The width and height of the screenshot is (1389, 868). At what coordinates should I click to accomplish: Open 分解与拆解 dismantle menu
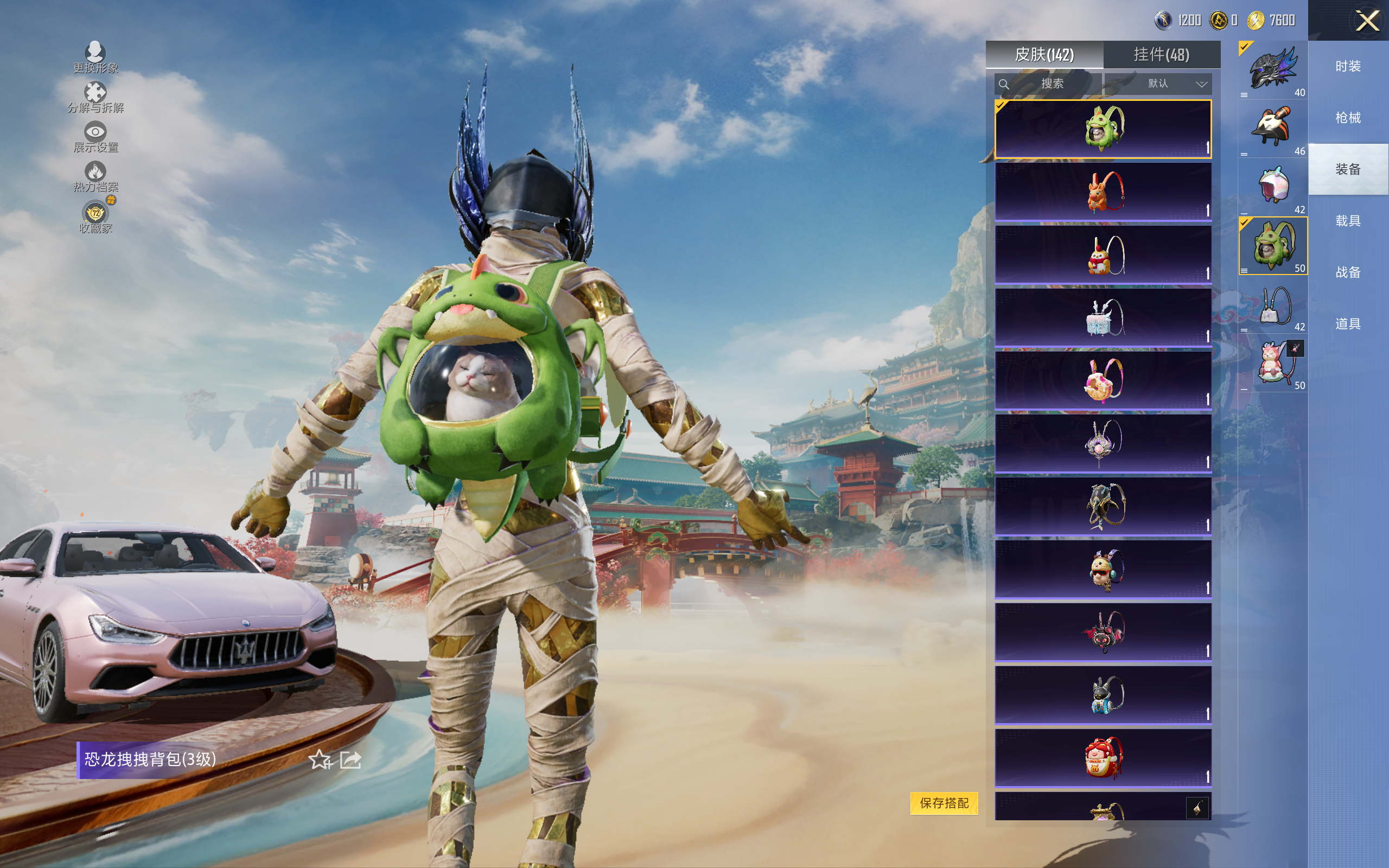(x=95, y=97)
